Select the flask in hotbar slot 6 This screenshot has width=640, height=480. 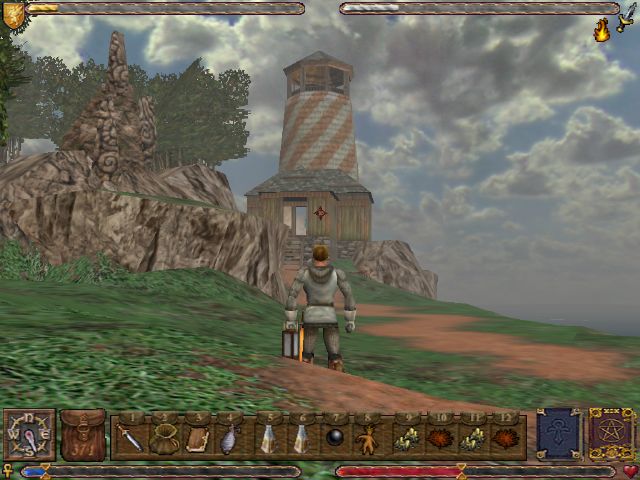300,437
